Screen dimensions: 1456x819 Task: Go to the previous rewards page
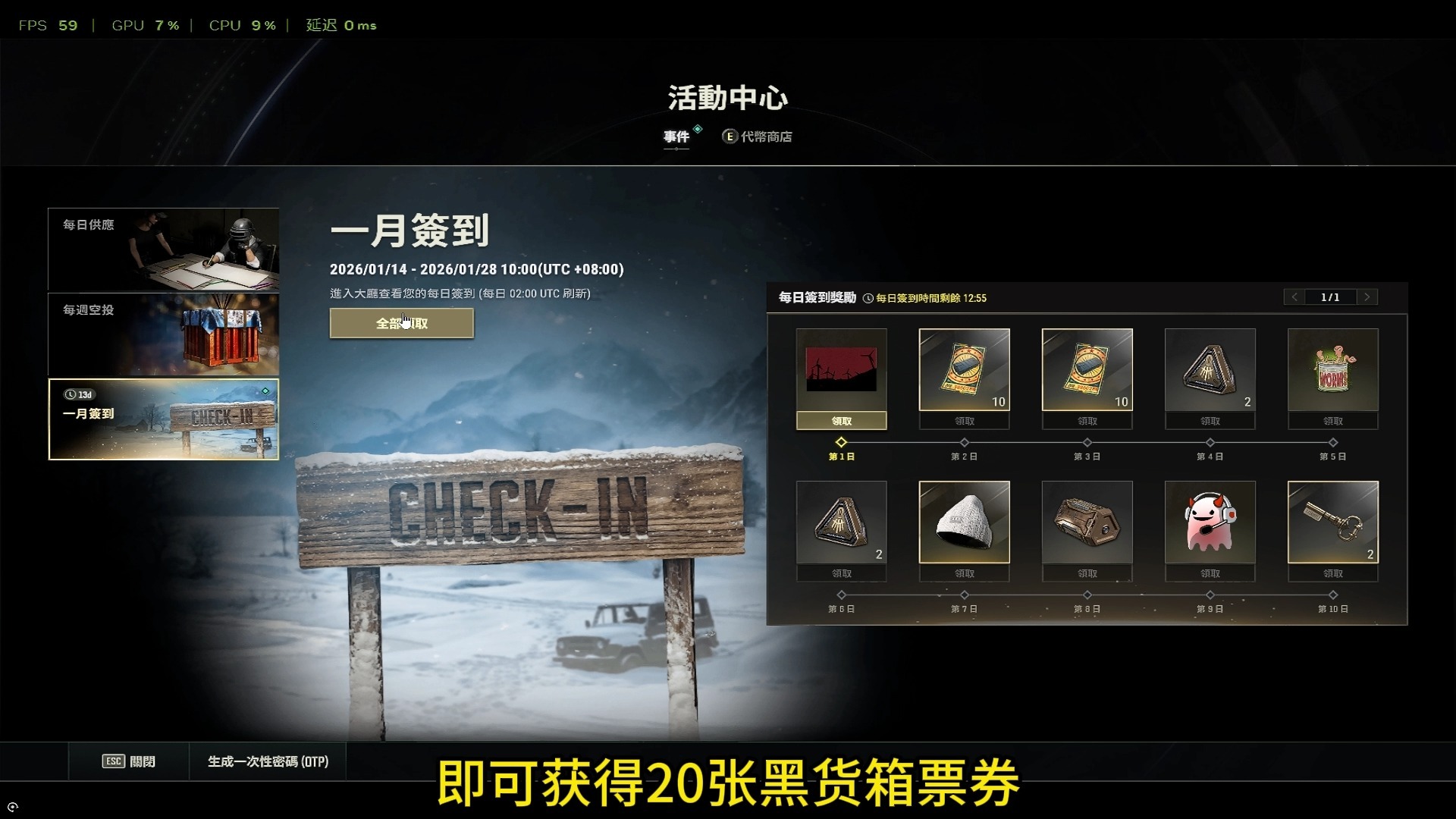coord(1294,297)
